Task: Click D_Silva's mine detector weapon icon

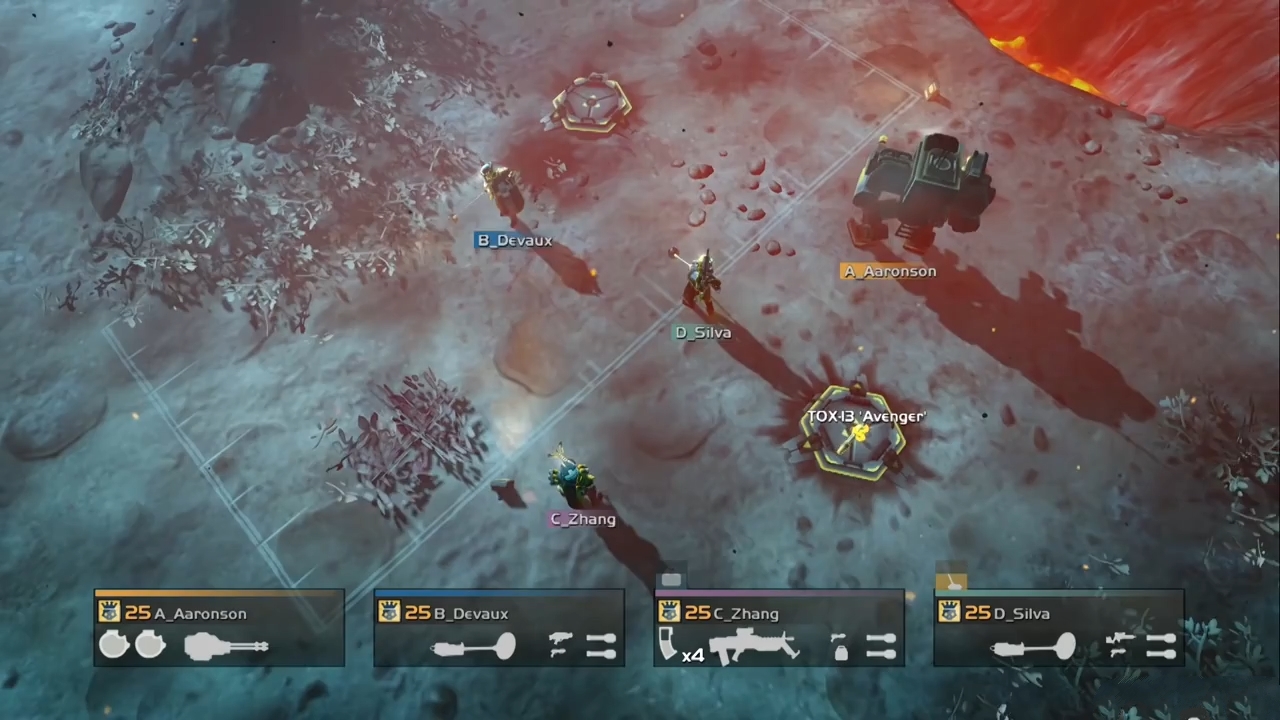Action: (x=1034, y=647)
